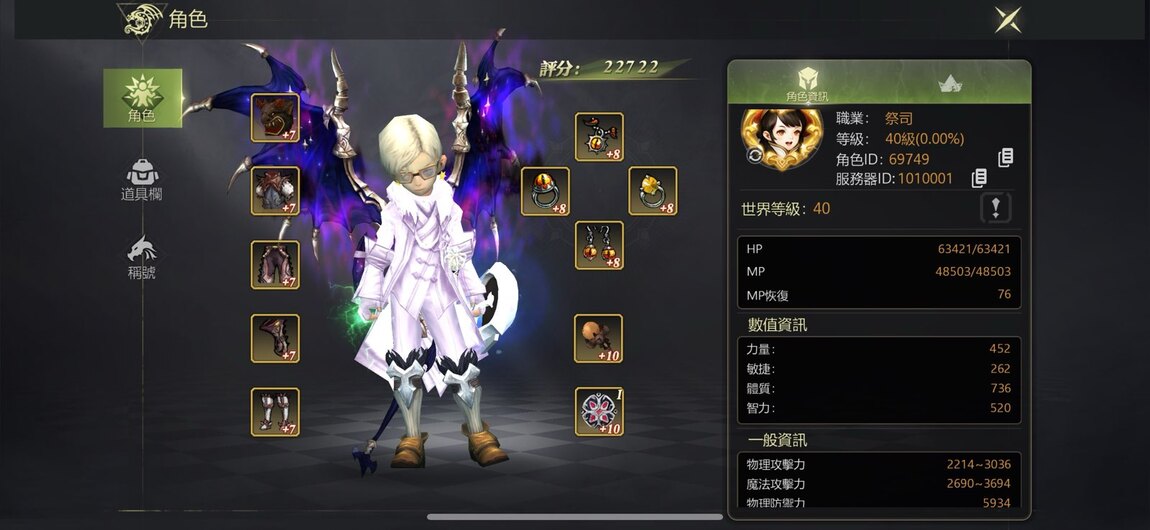
Task: Select the helmet equipment slot
Action: (275, 118)
